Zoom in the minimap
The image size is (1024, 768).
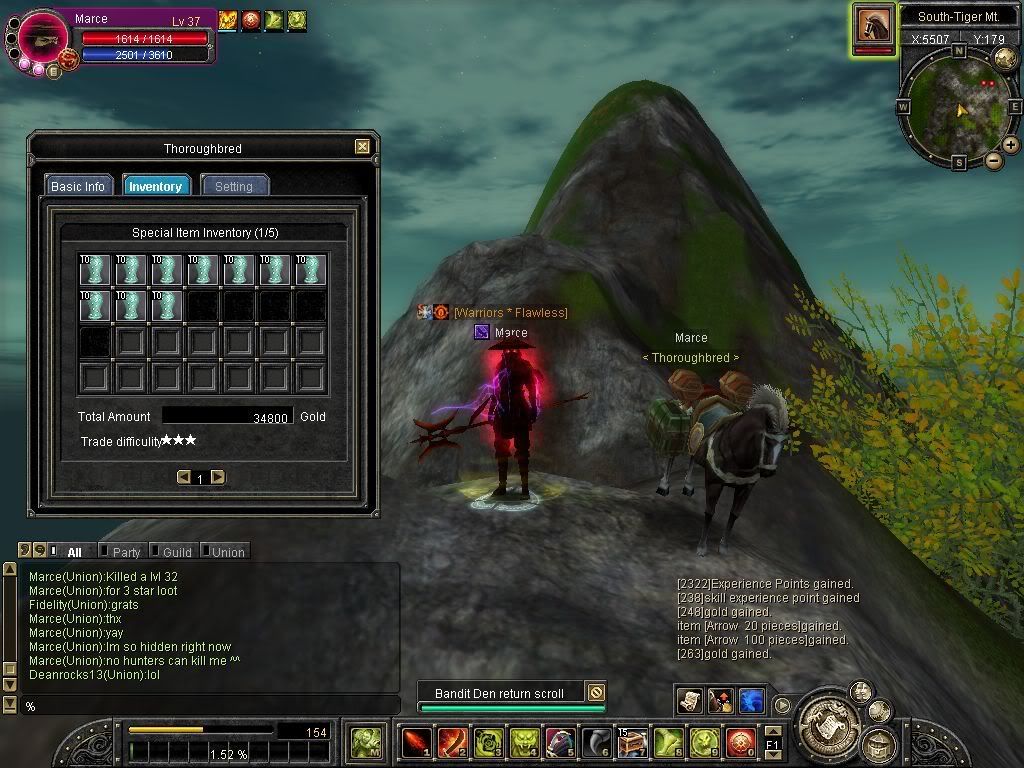point(1011,145)
